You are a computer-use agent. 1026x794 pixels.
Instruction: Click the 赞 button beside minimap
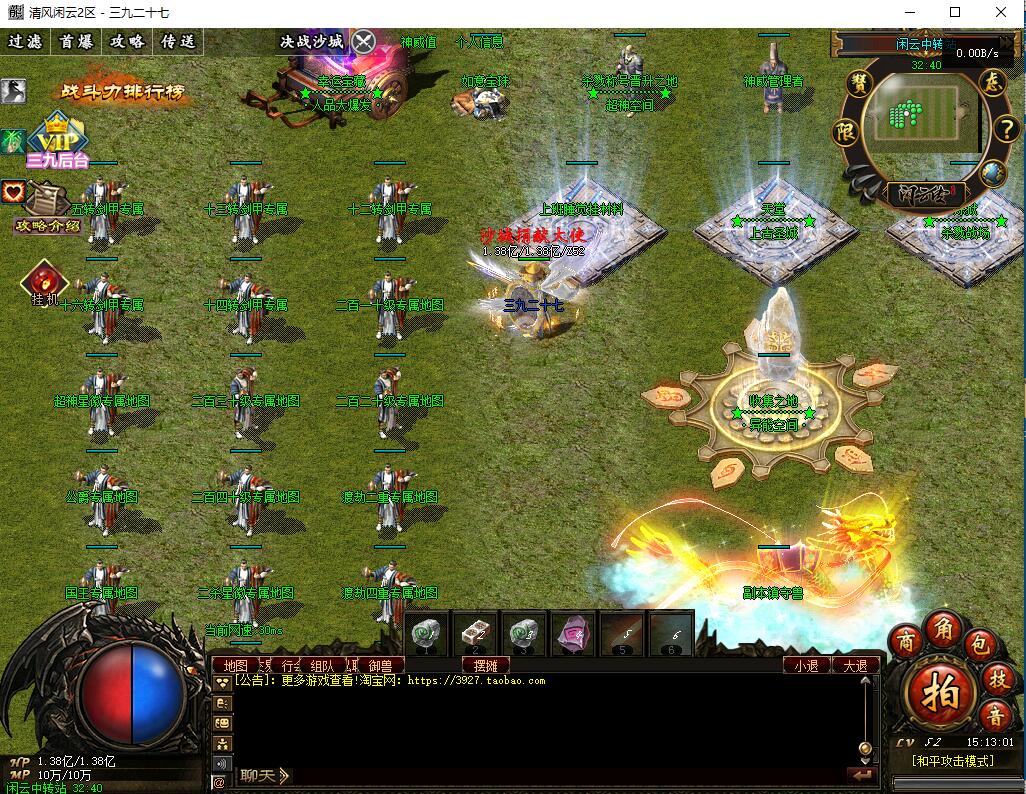859,83
